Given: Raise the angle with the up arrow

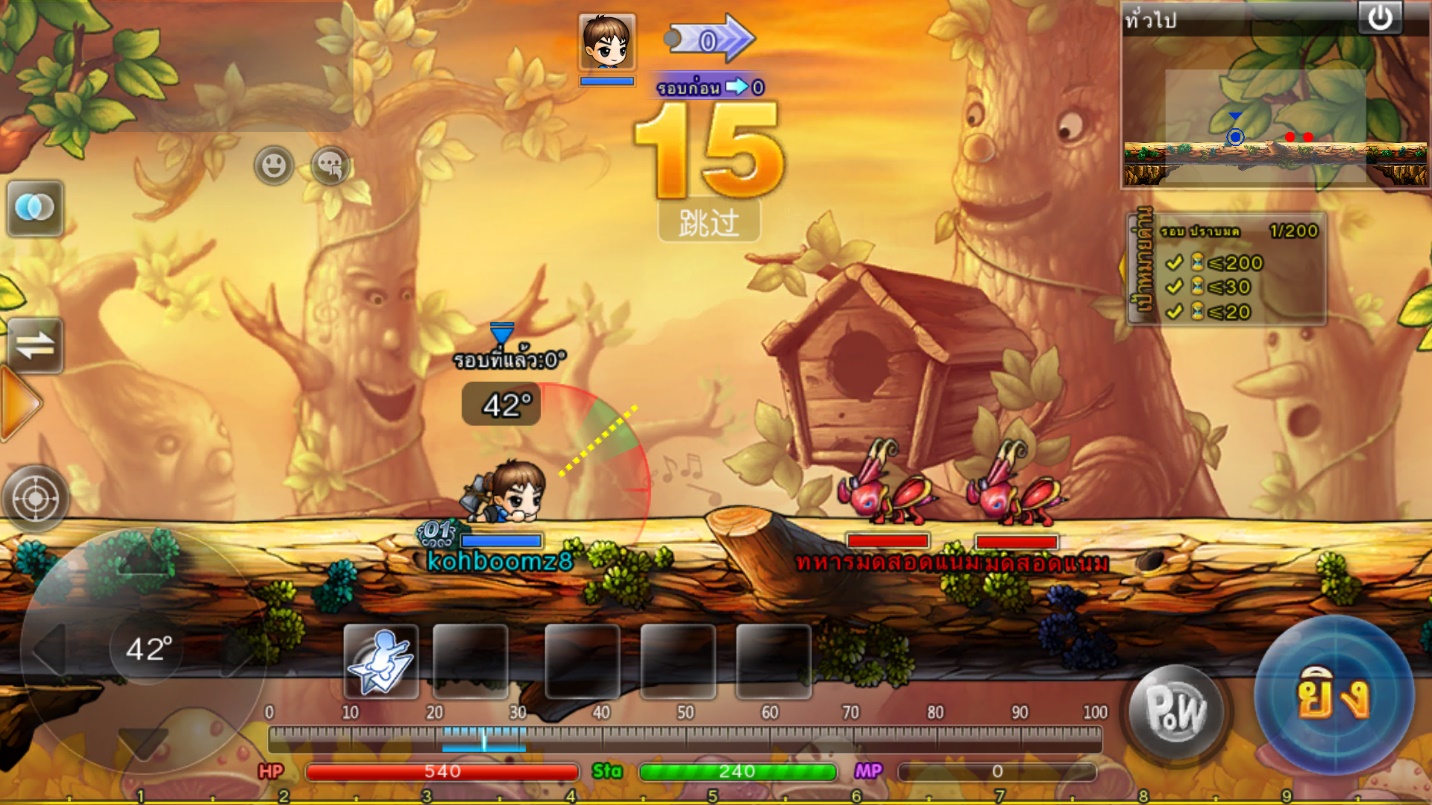Looking at the screenshot, I should (146, 562).
